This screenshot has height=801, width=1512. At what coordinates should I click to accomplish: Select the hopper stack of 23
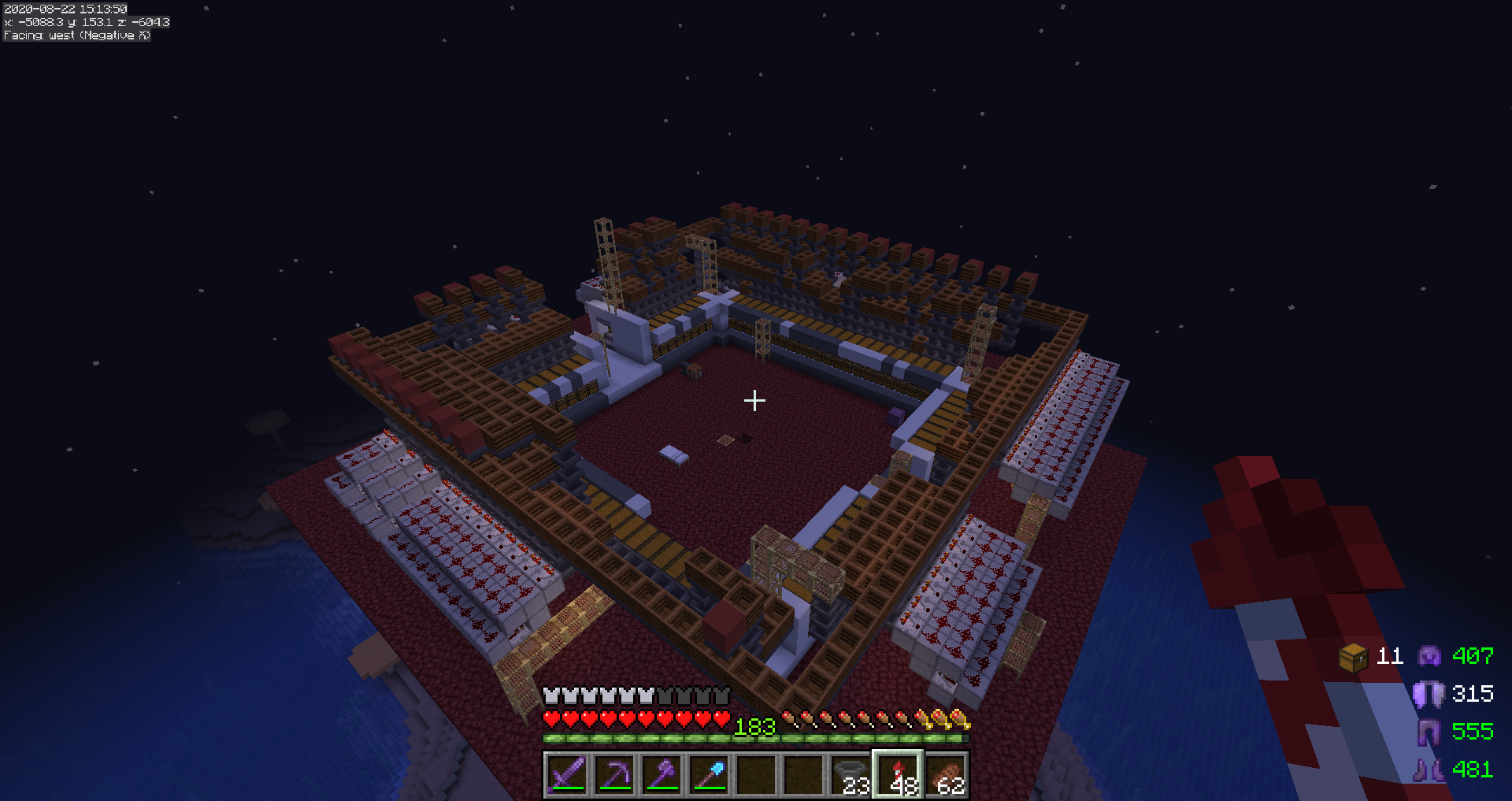click(850, 774)
